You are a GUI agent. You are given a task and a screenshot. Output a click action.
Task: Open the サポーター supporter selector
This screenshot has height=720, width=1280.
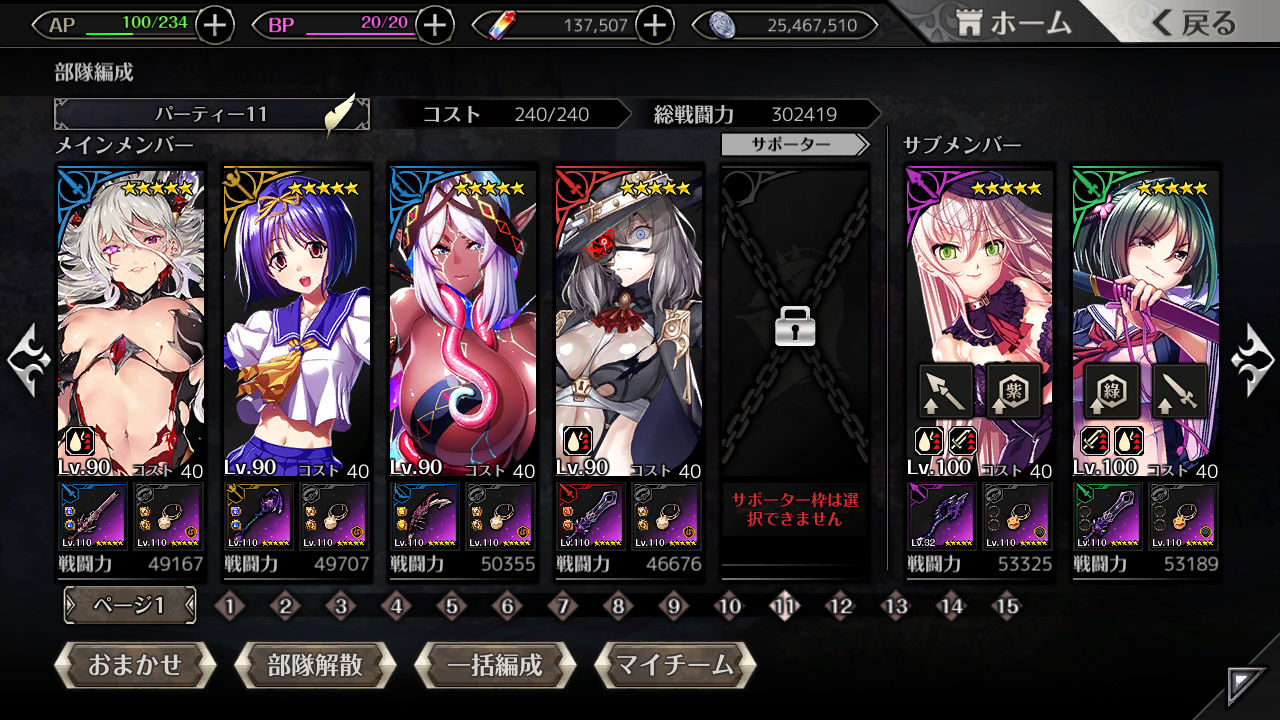tap(795, 145)
